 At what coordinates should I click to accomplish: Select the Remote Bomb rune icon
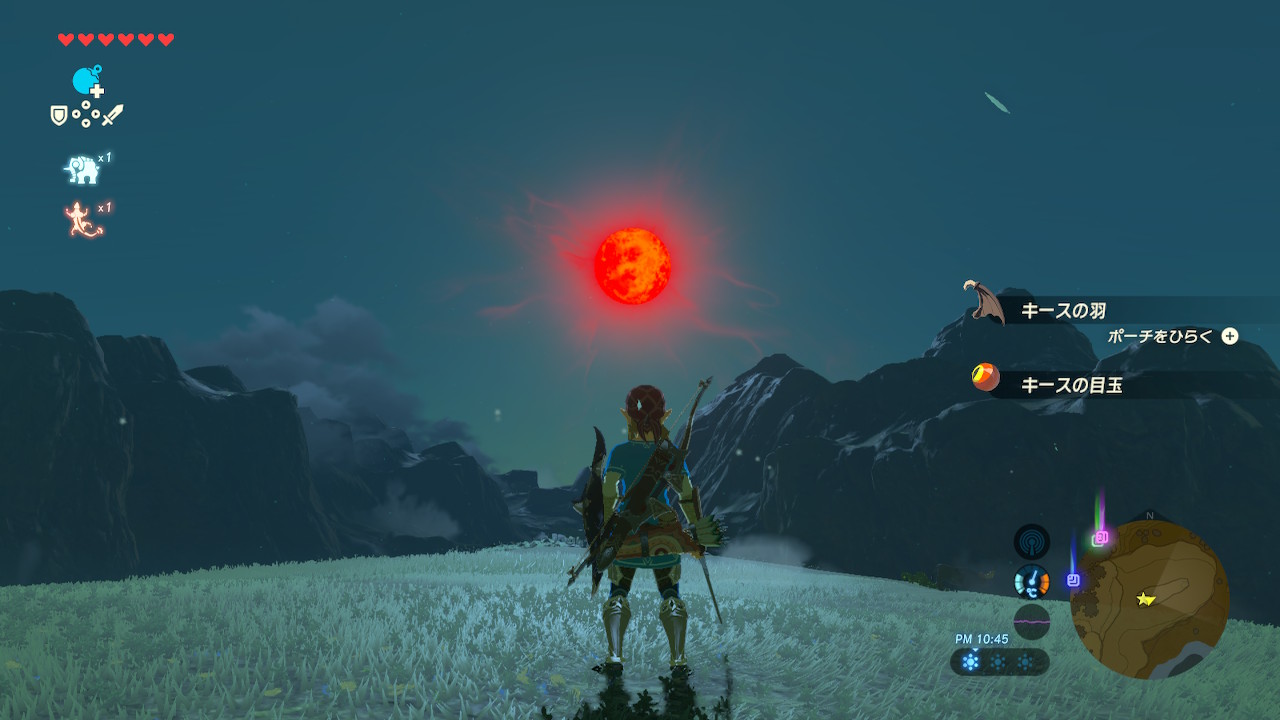pos(87,81)
